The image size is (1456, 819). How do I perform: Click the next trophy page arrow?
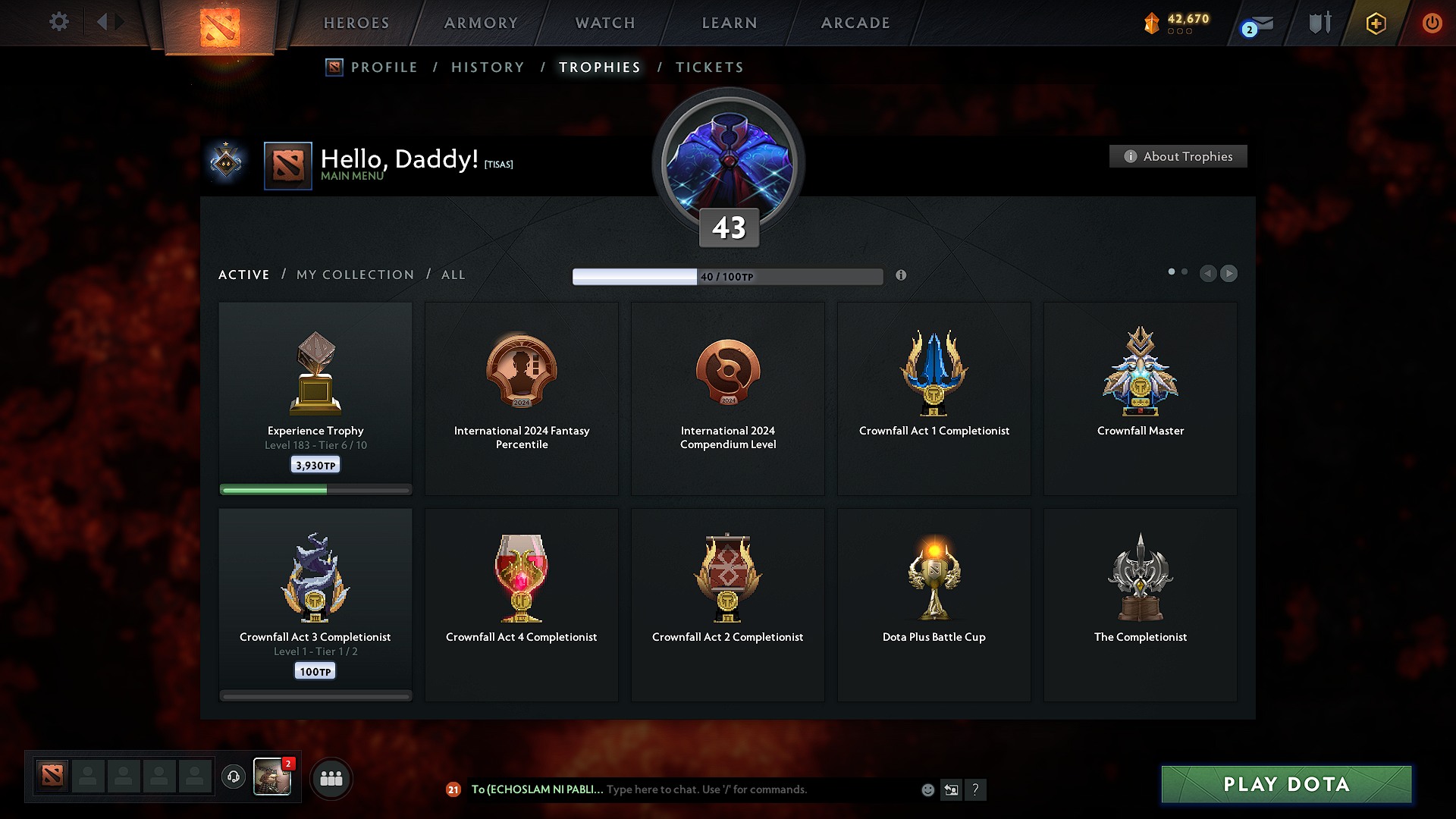coord(1228,274)
